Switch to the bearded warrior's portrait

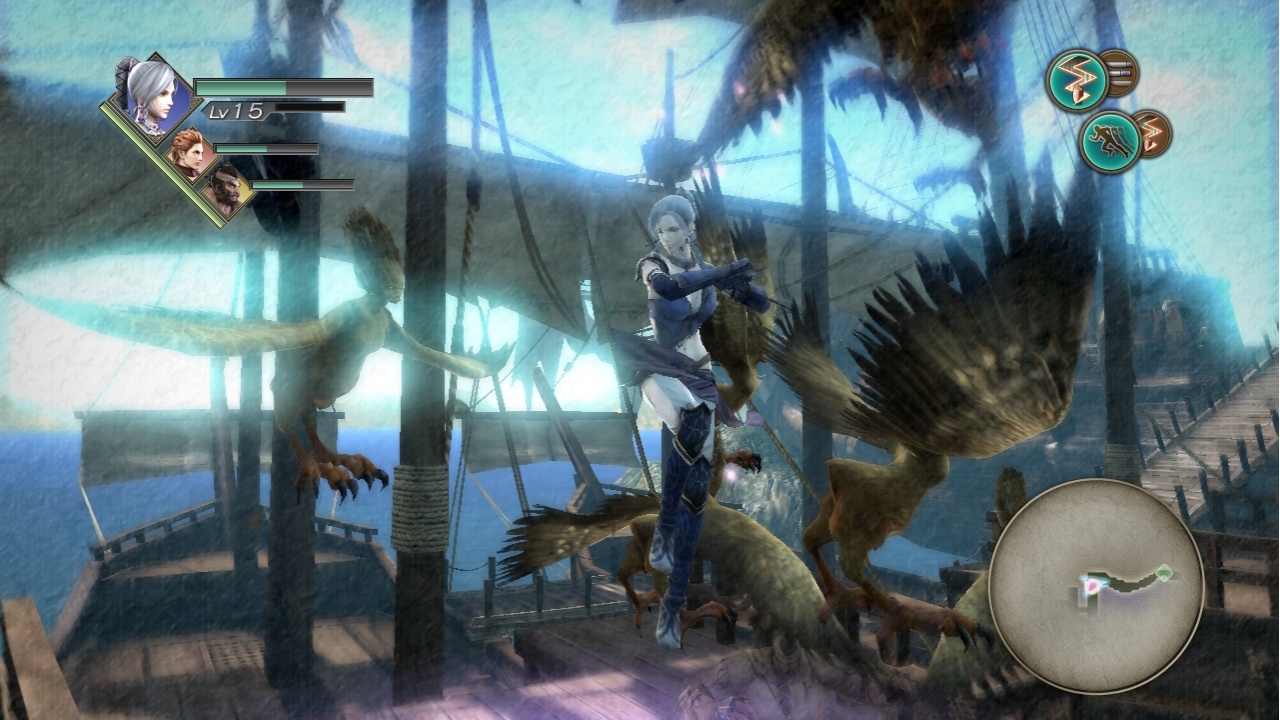coord(226,190)
